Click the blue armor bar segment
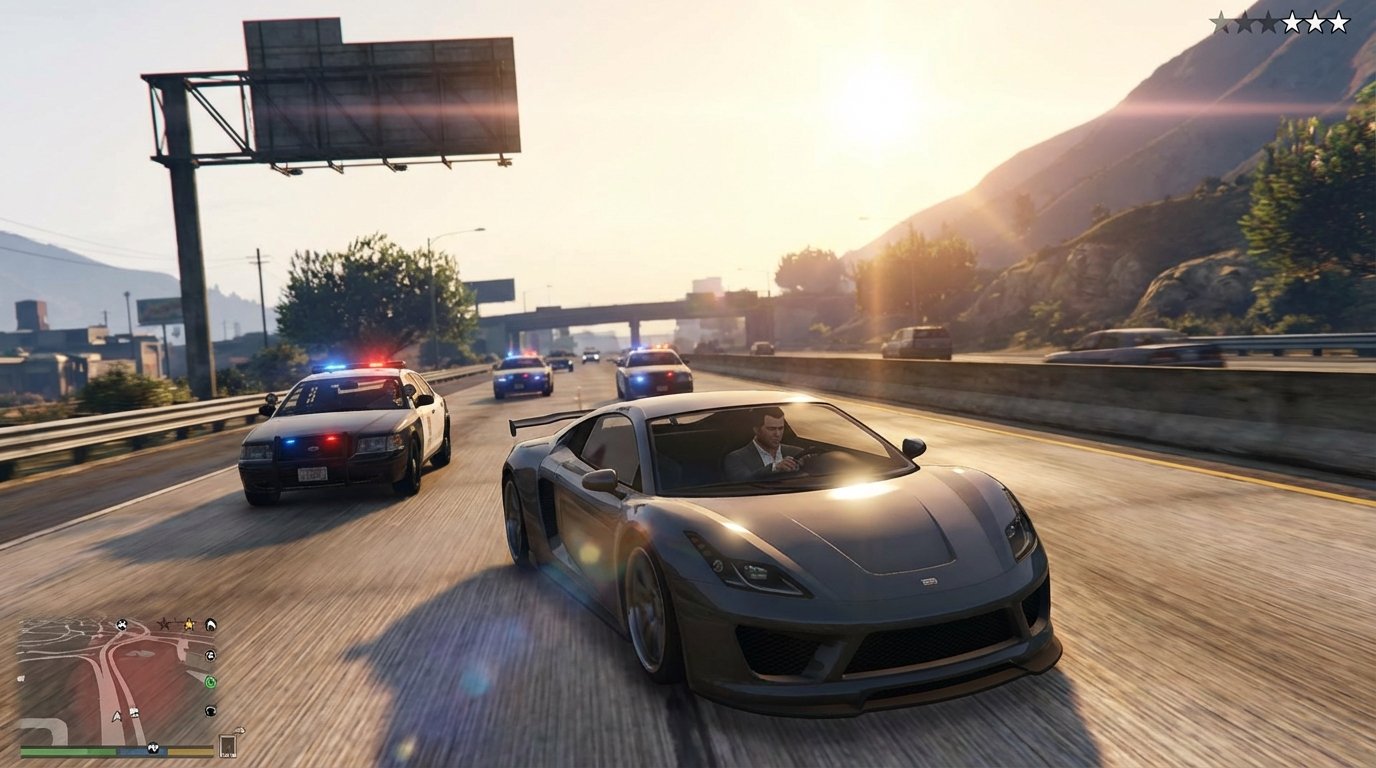 (x=141, y=750)
